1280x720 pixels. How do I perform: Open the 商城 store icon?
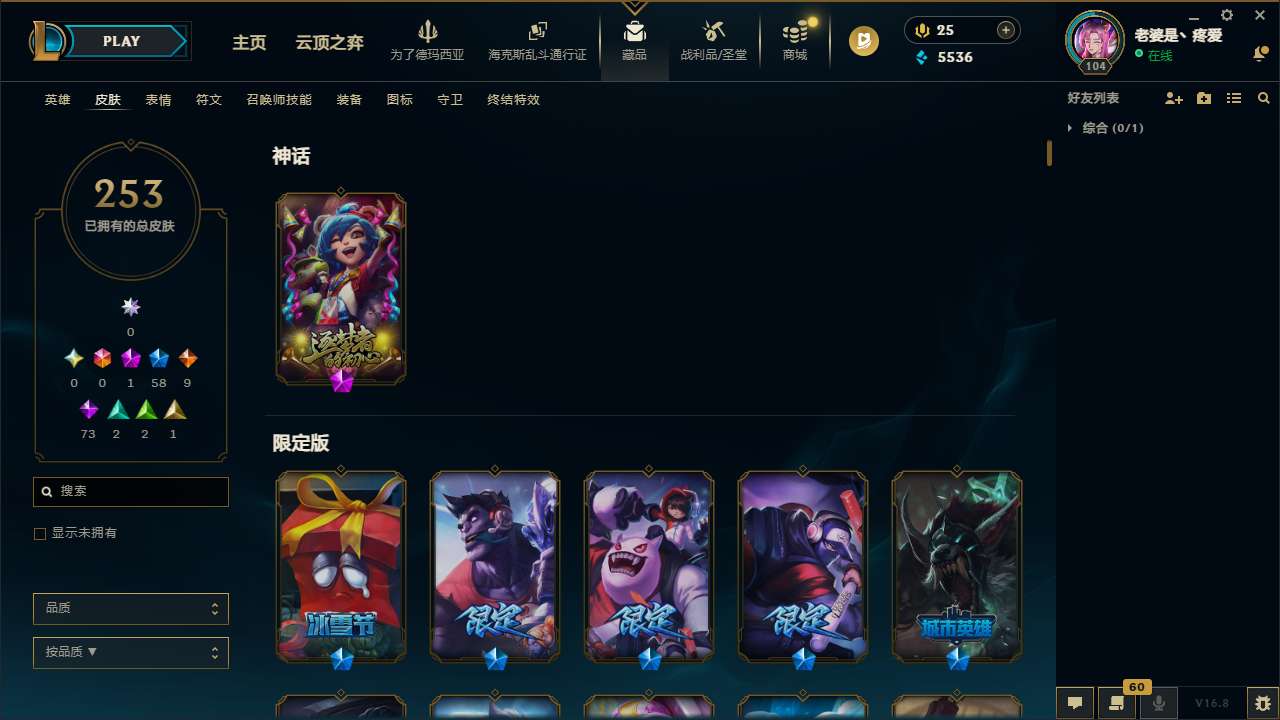coord(794,40)
